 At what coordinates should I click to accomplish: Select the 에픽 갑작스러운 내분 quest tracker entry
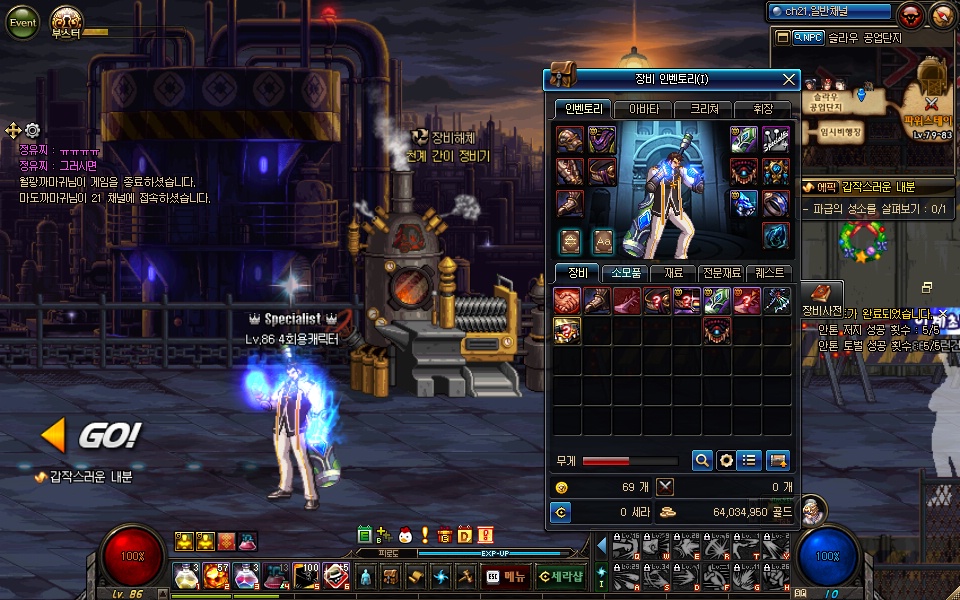(x=866, y=187)
